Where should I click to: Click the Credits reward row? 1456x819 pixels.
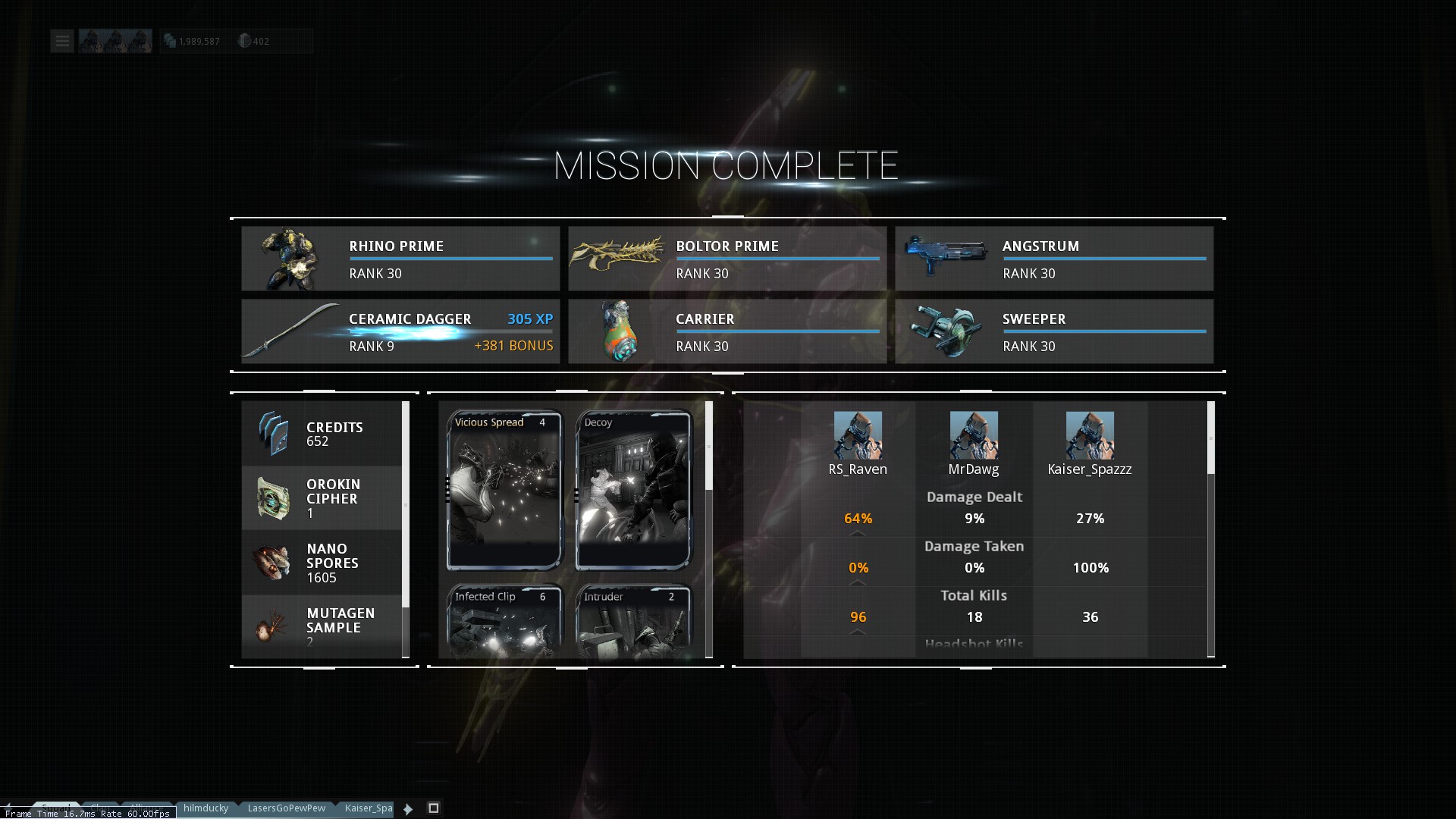tap(322, 434)
